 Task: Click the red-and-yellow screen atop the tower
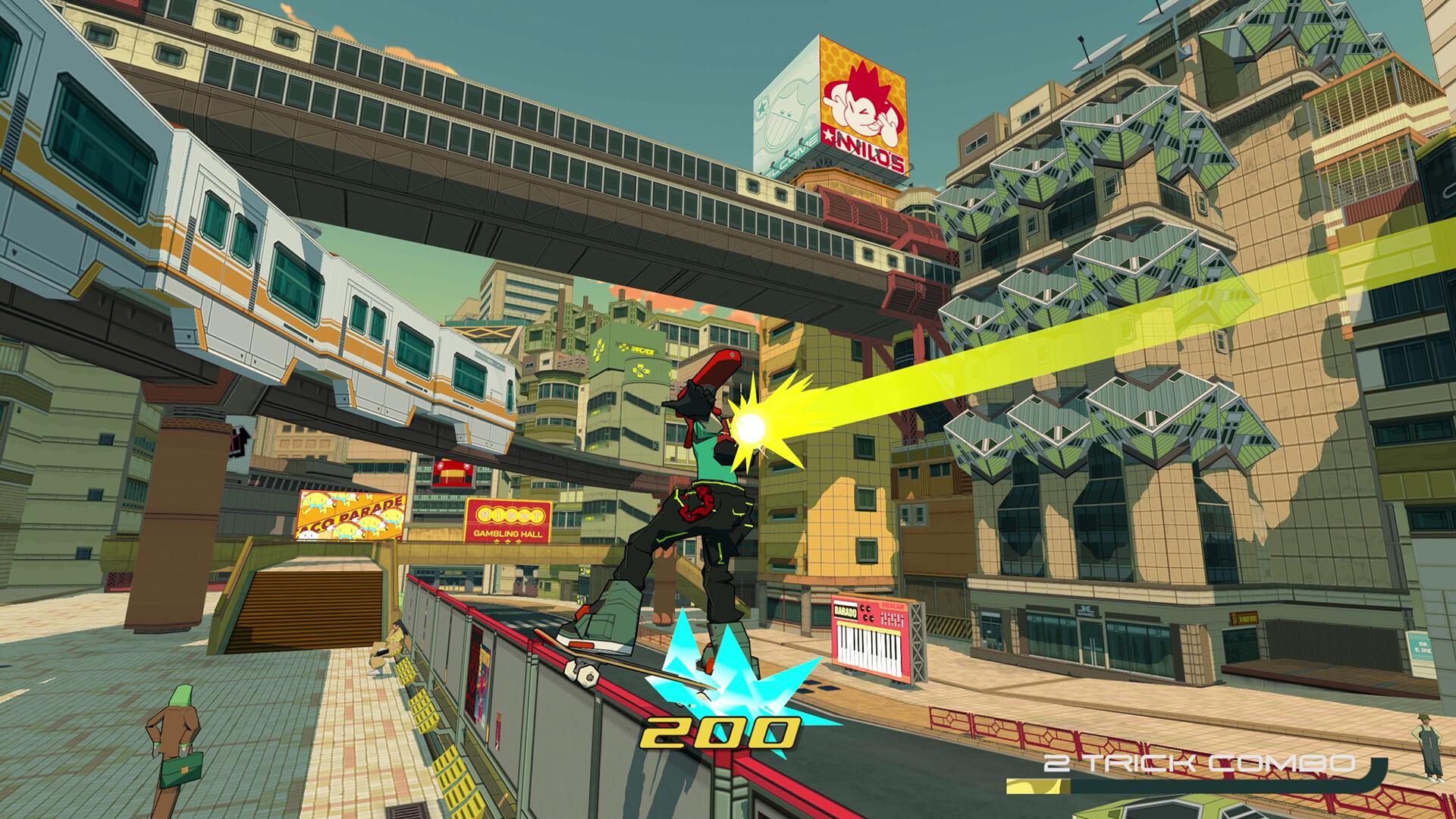[x=453, y=472]
